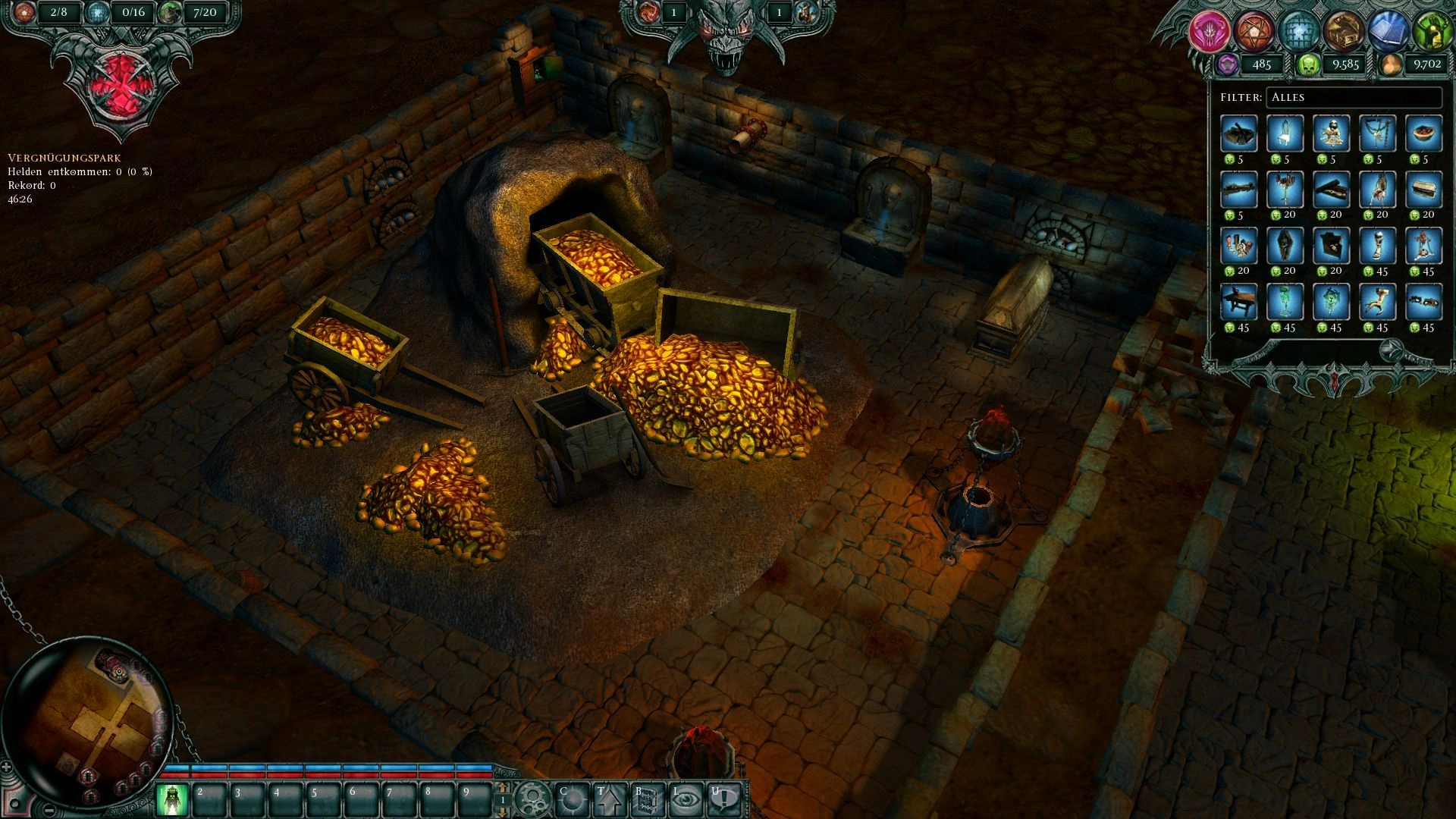
Task: Switch to the red pentagram category
Action: click(x=1252, y=32)
